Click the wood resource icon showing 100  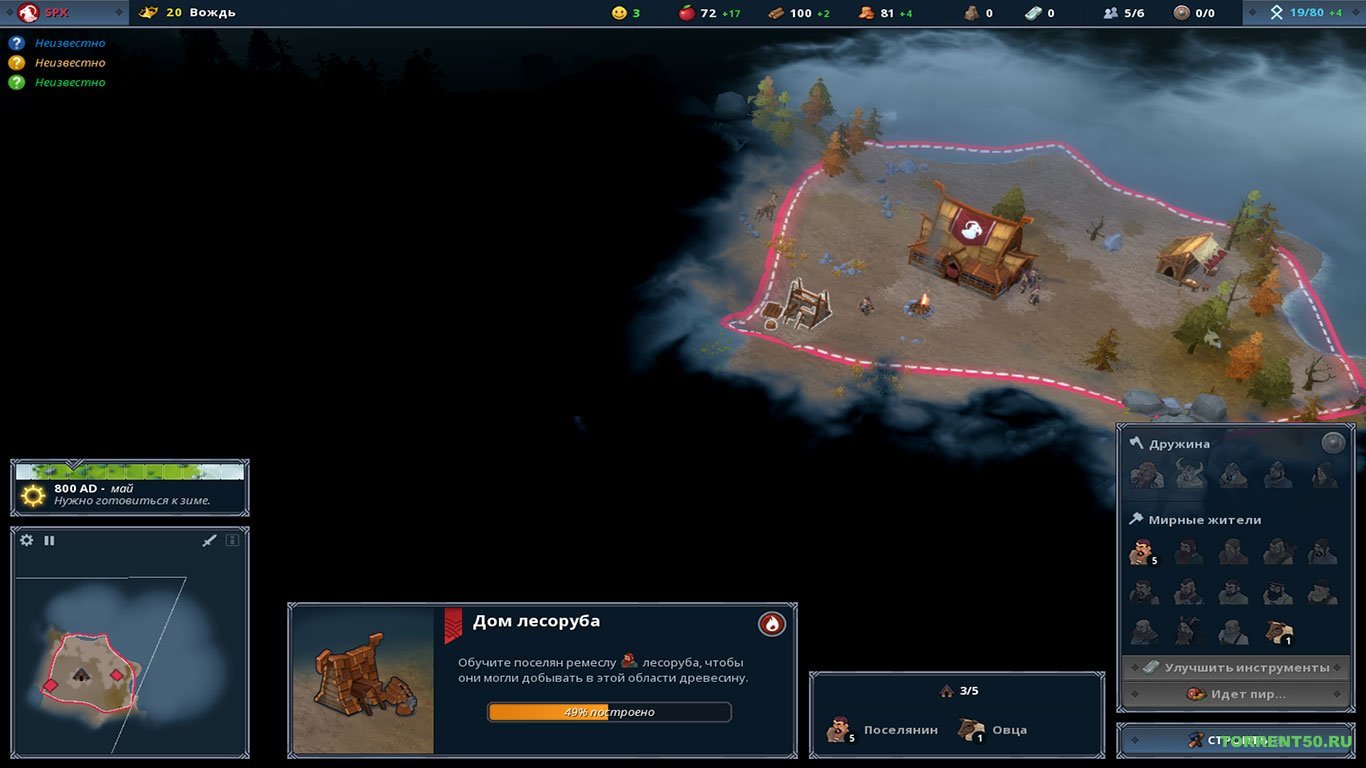click(778, 13)
